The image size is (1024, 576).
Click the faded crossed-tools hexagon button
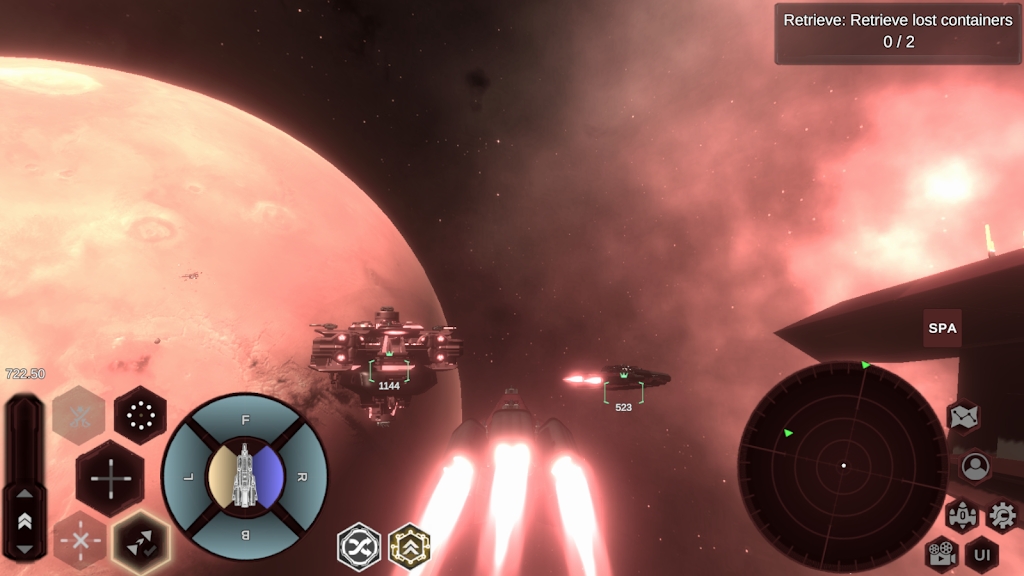tap(79, 414)
